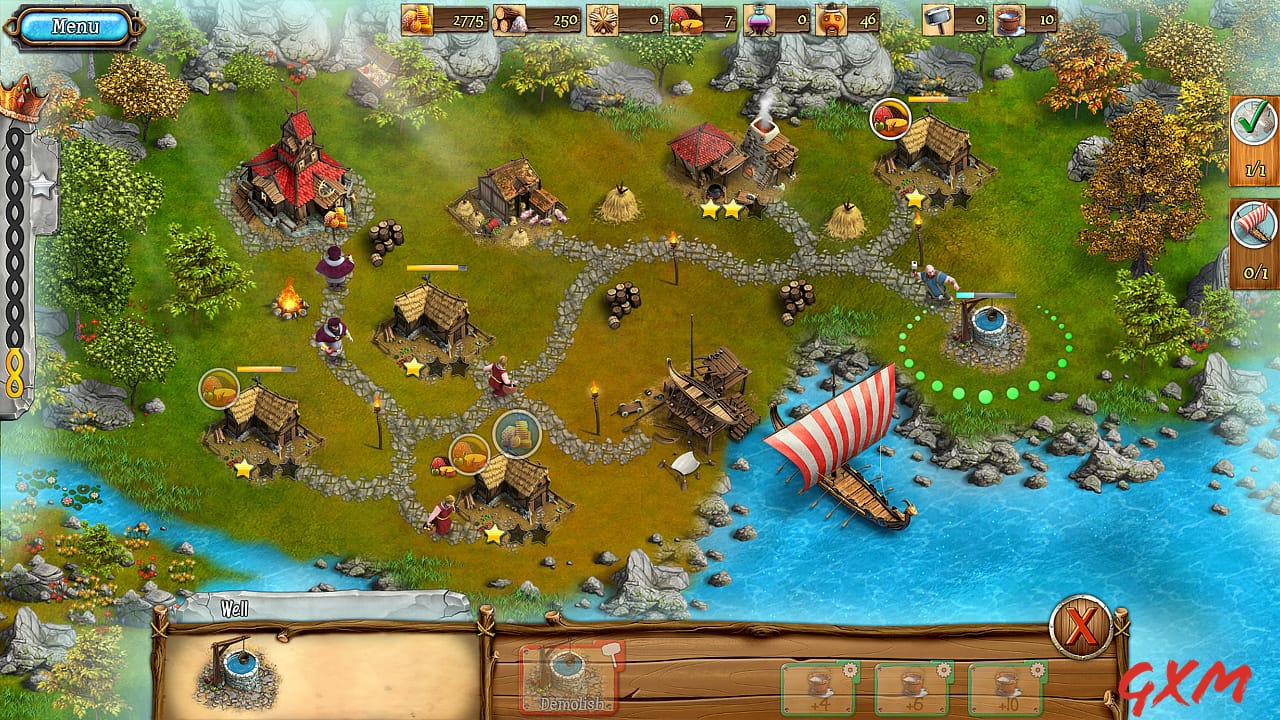Image resolution: width=1280 pixels, height=720 pixels.
Task: Open the Menu
Action: (77, 23)
